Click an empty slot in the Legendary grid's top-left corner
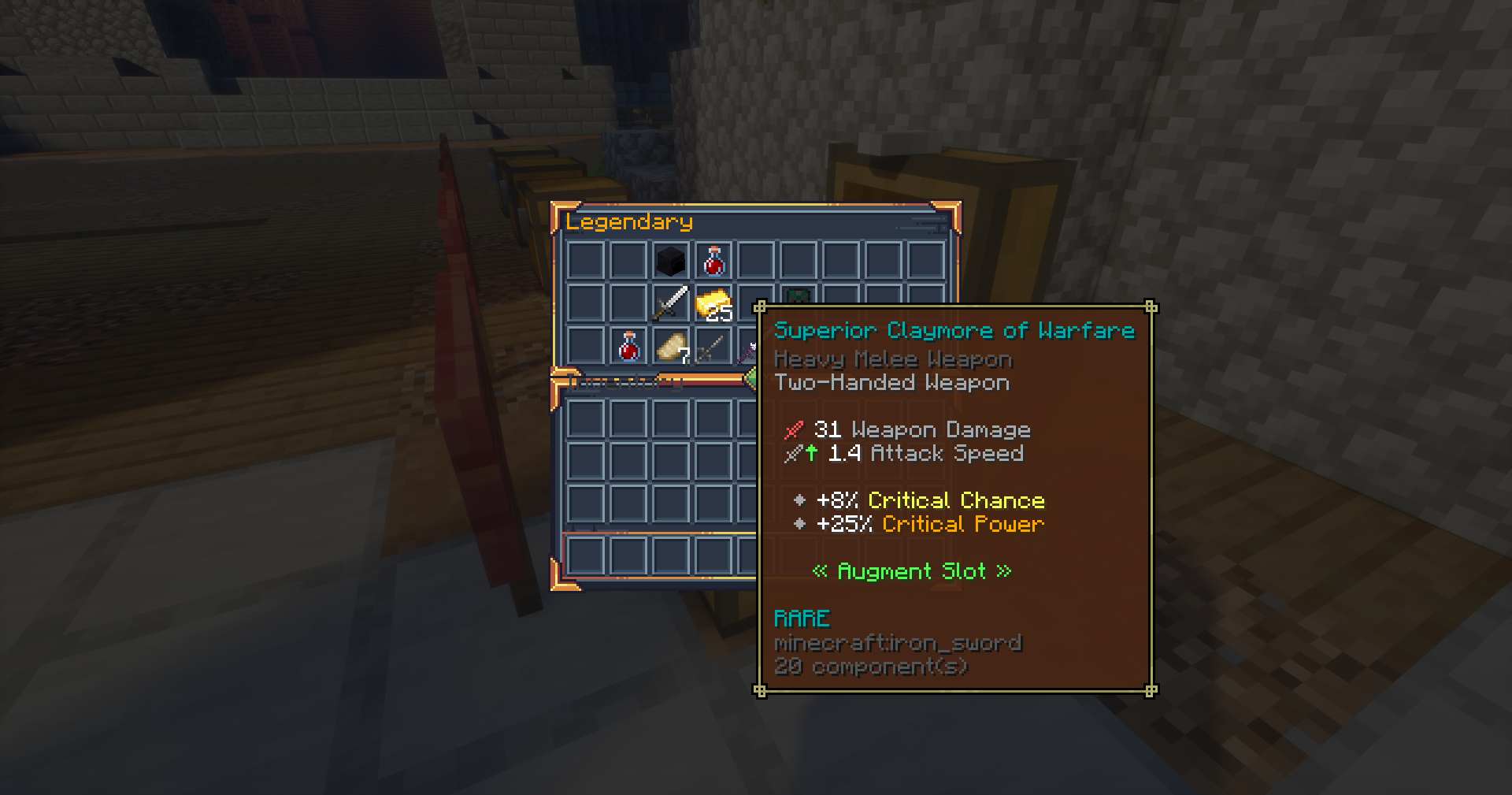1512x795 pixels. pyautogui.click(x=584, y=260)
